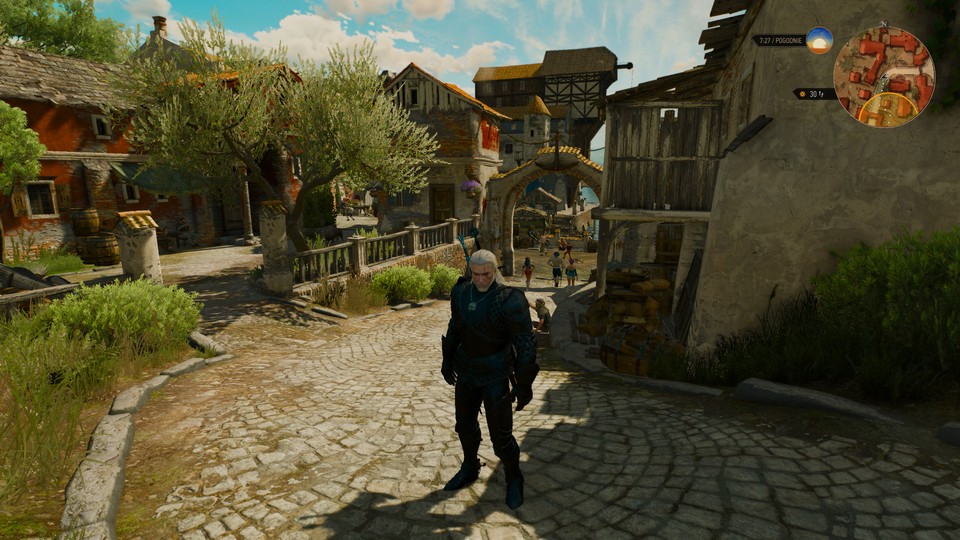Open the circular minimap
This screenshot has width=960, height=540.
[x=884, y=76]
